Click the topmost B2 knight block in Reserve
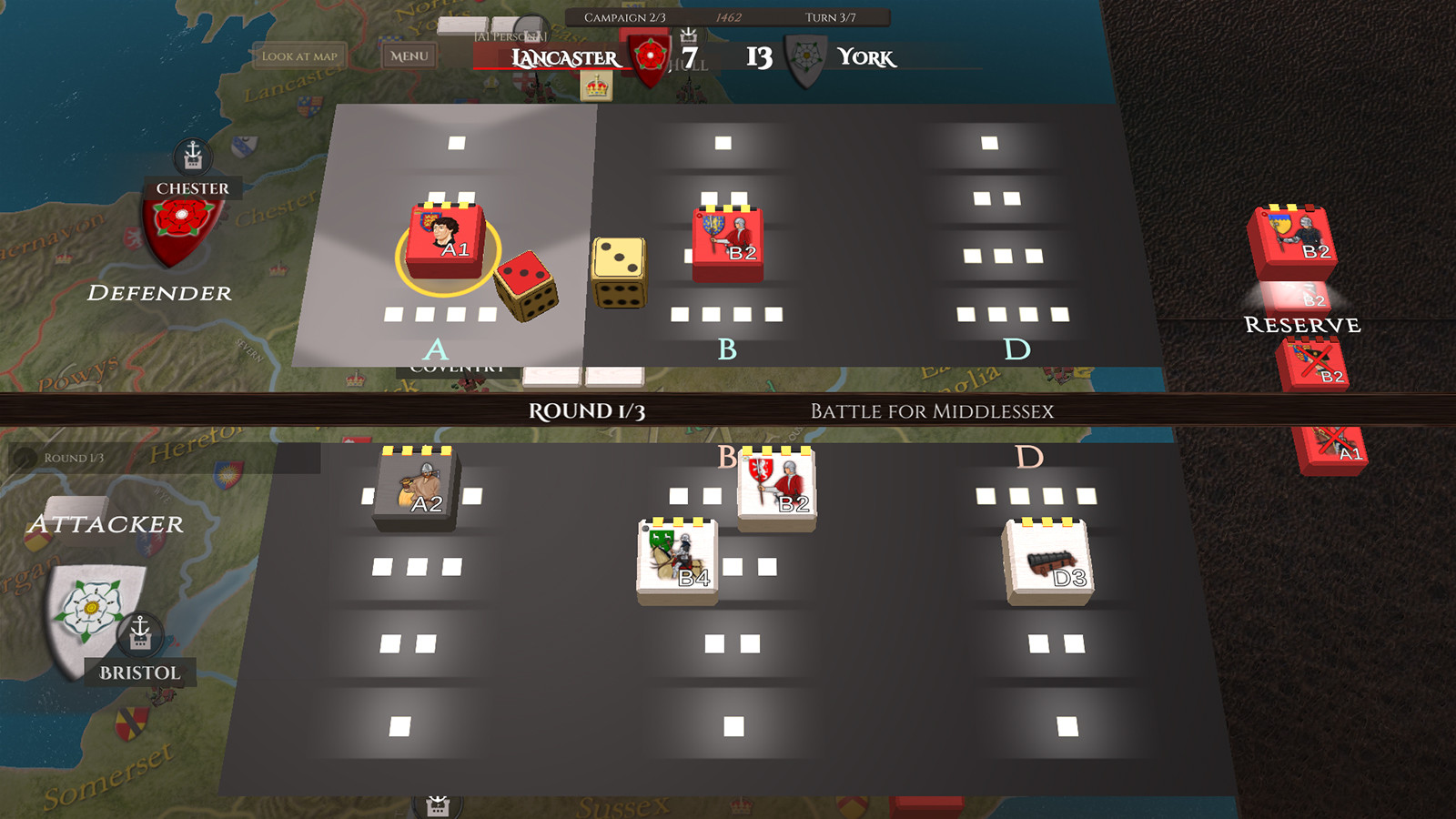 point(1292,235)
